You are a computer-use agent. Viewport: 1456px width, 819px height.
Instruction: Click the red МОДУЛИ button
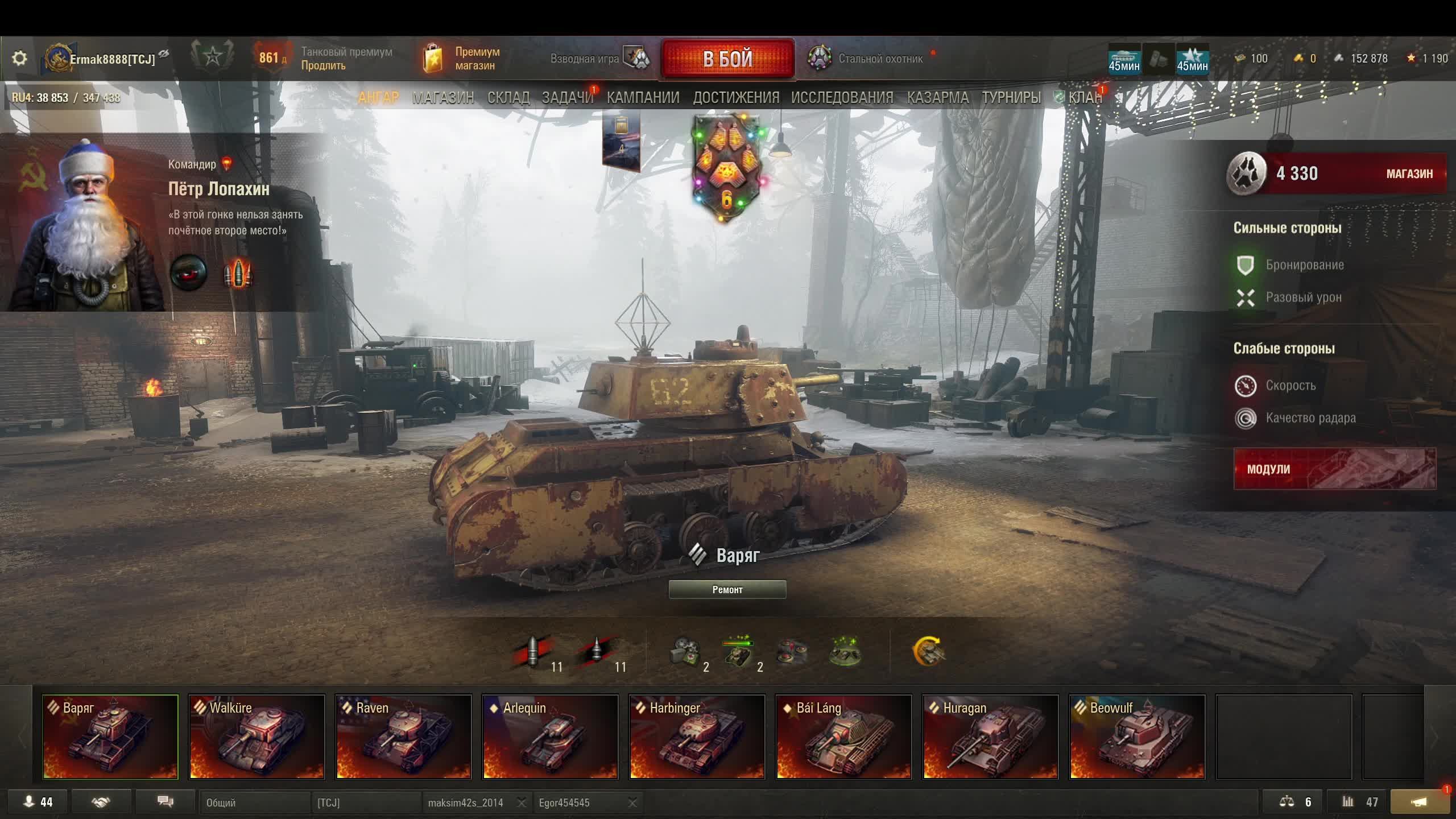[x=1334, y=469]
